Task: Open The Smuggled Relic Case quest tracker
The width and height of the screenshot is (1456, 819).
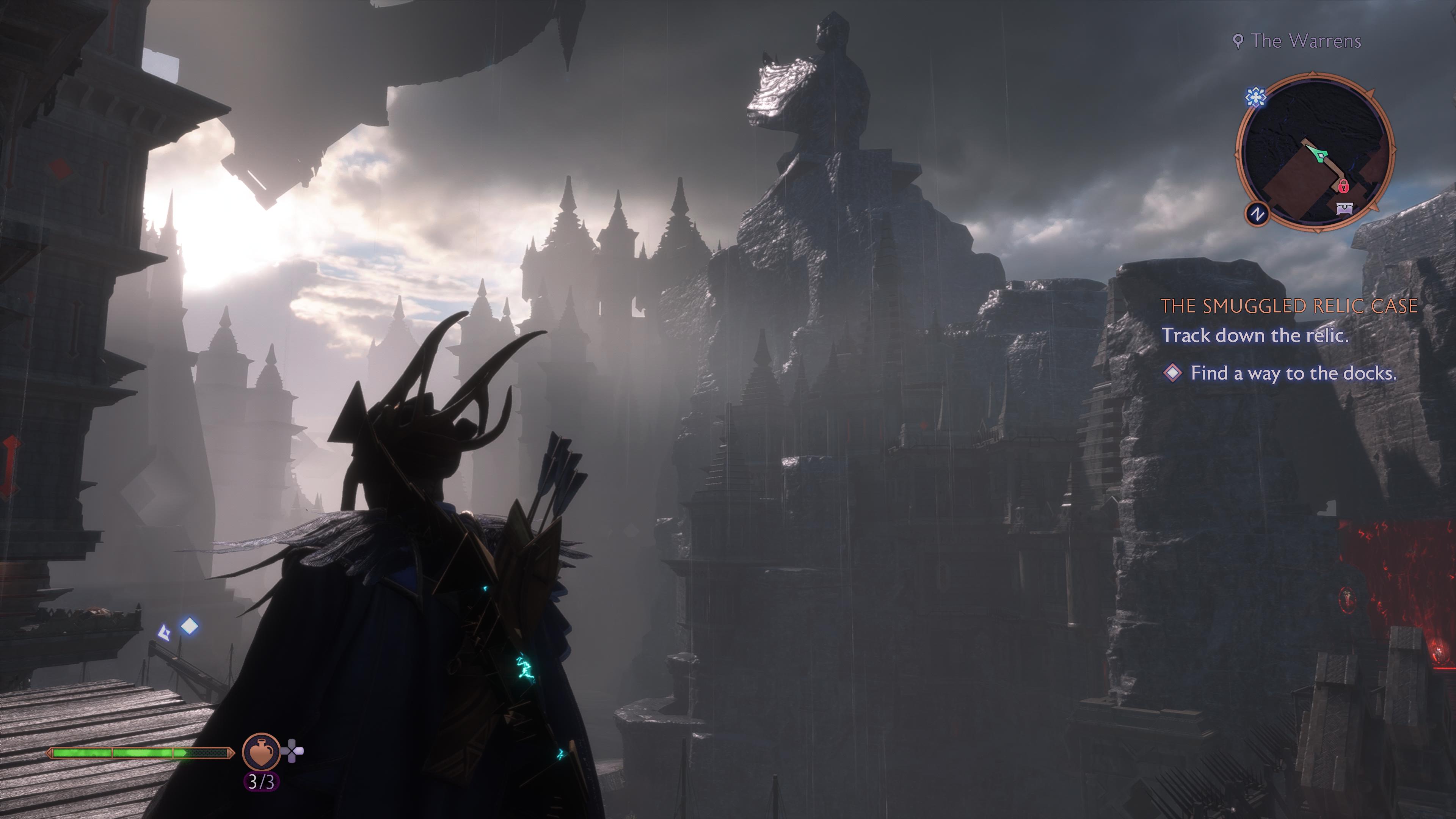Action: (x=1289, y=306)
